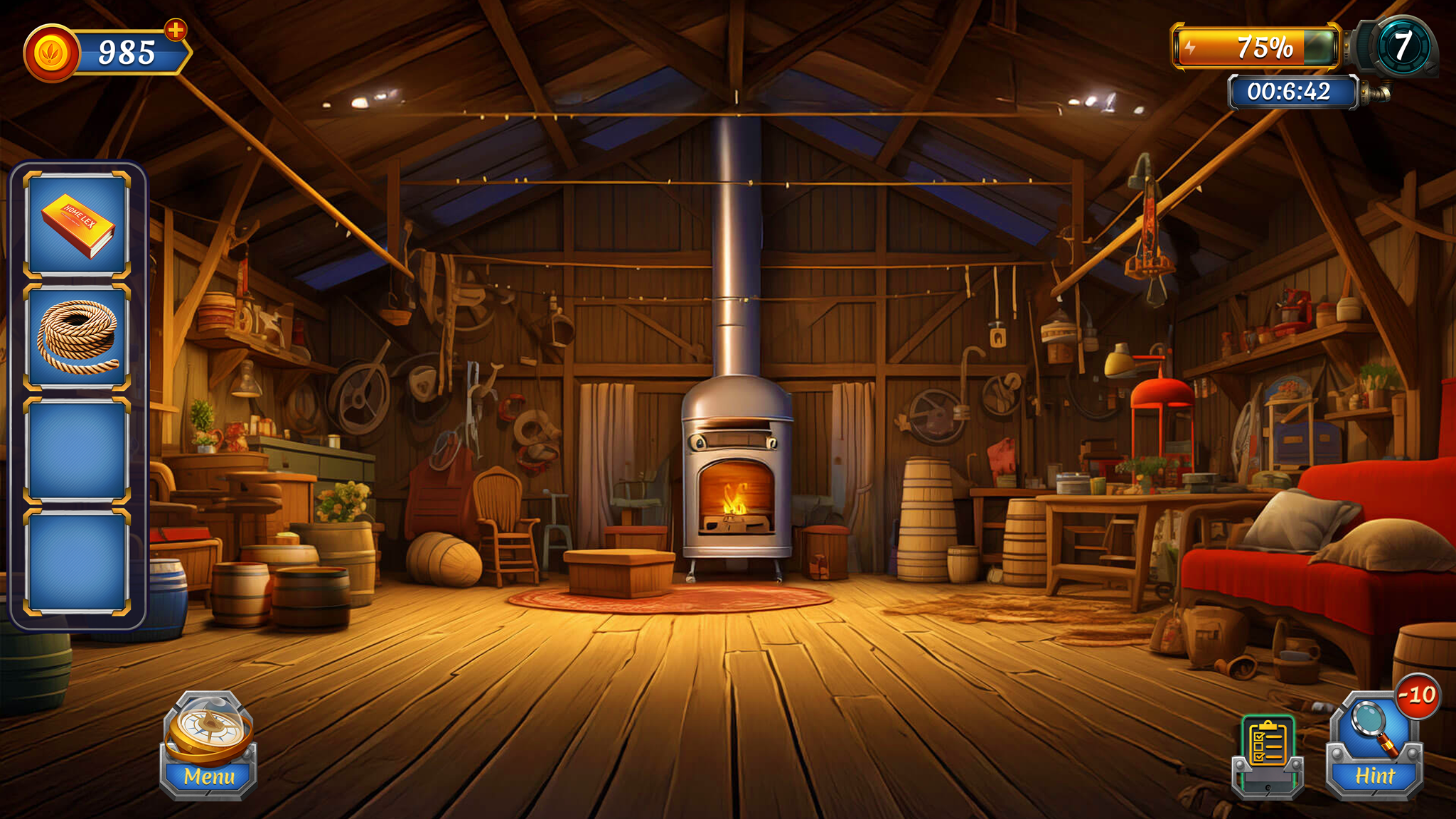1456x819 pixels.
Task: Open the compass Menu button
Action: coord(208,746)
